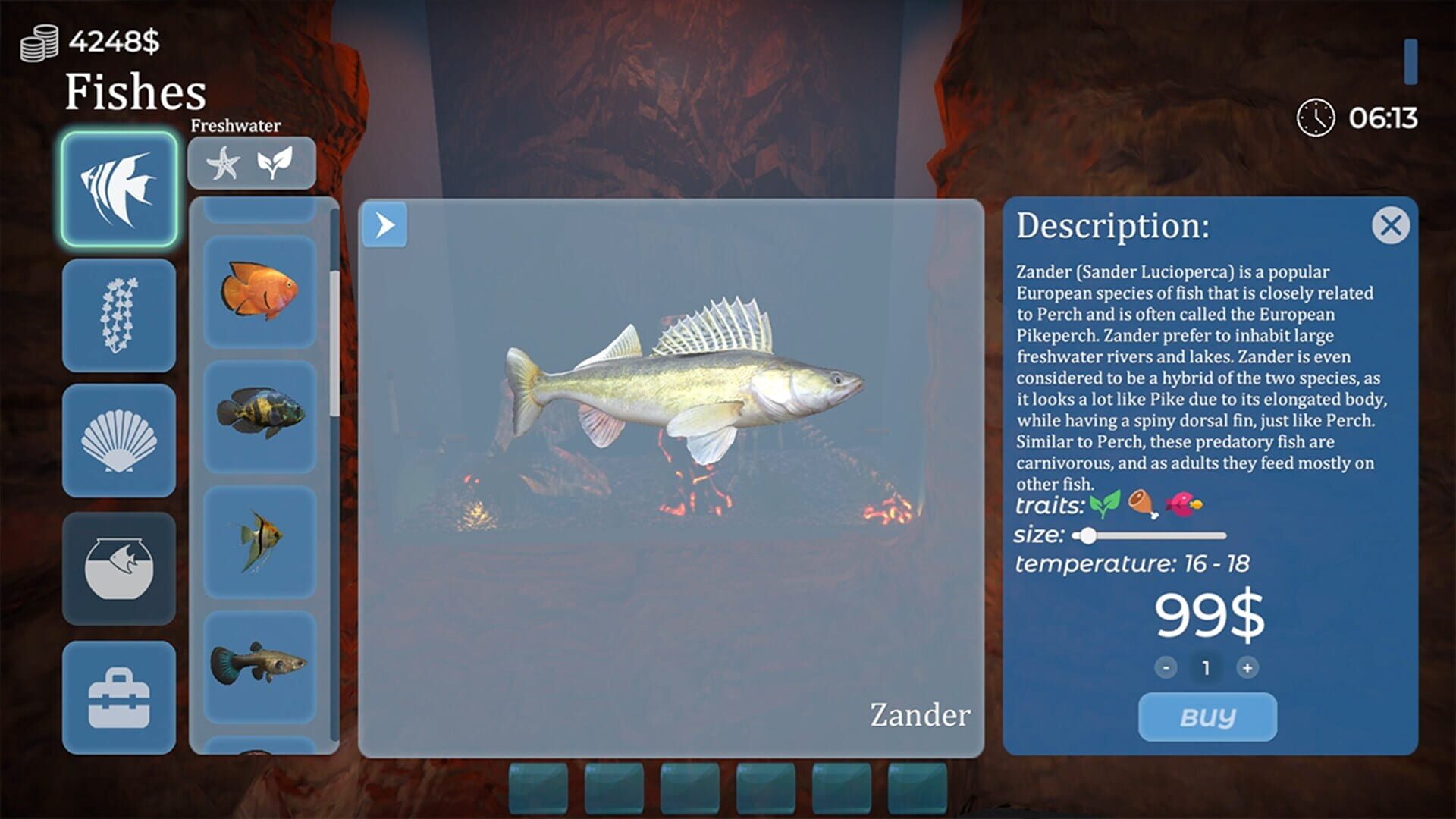This screenshot has height=819, width=1456.
Task: Expand the fish preview side panel arrow
Action: pos(386,223)
